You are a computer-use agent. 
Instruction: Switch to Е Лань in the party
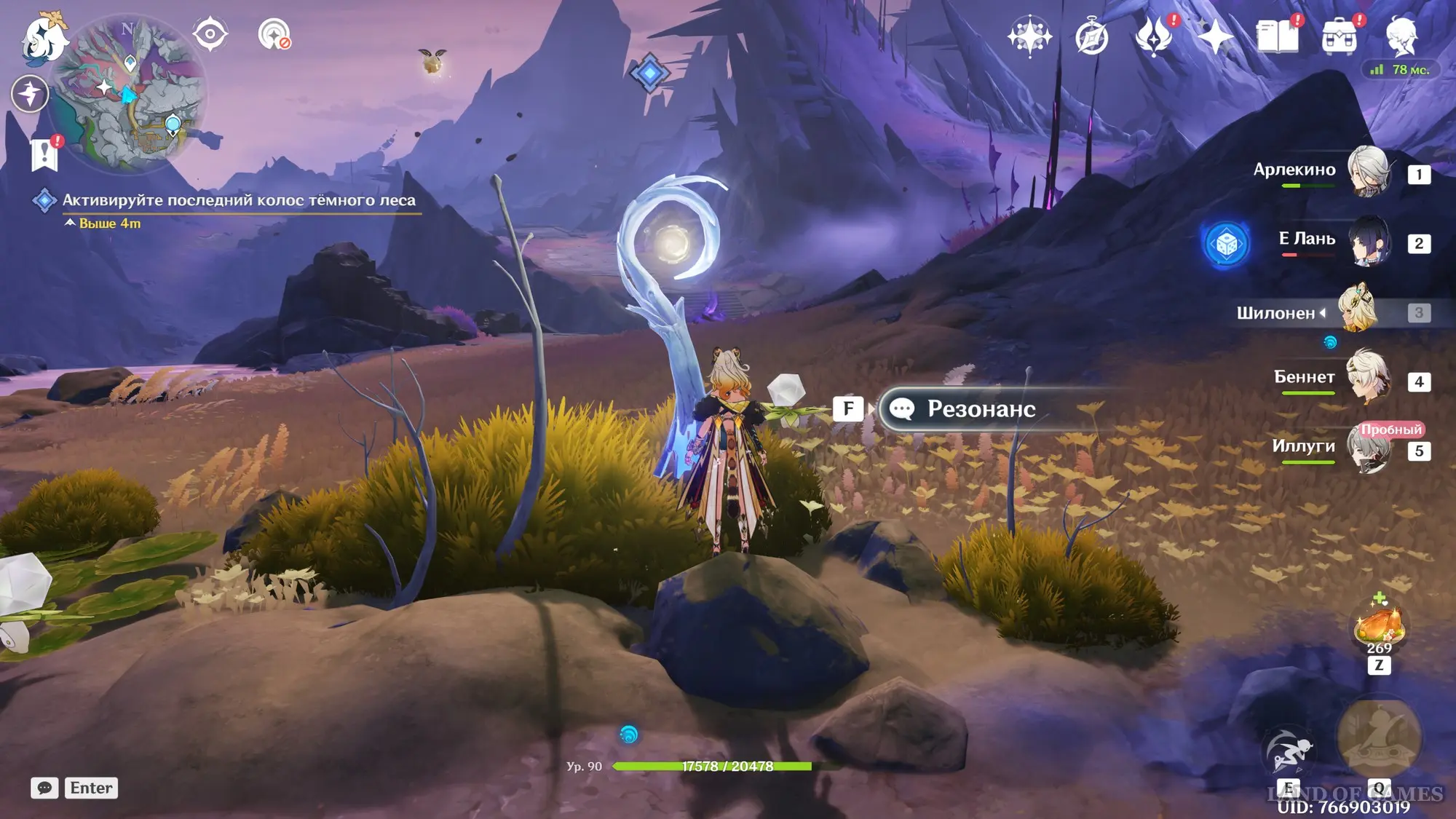pyautogui.click(x=1368, y=241)
